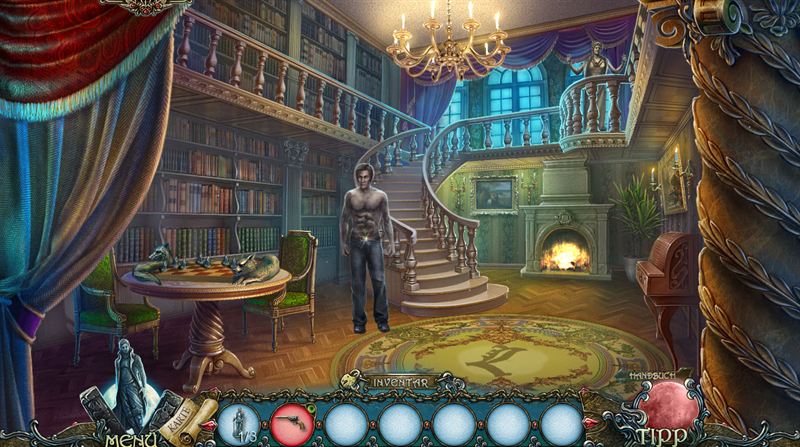Image resolution: width=800 pixels, height=447 pixels.
Task: Select the statue figurine inventory slot
Action: [x=239, y=422]
